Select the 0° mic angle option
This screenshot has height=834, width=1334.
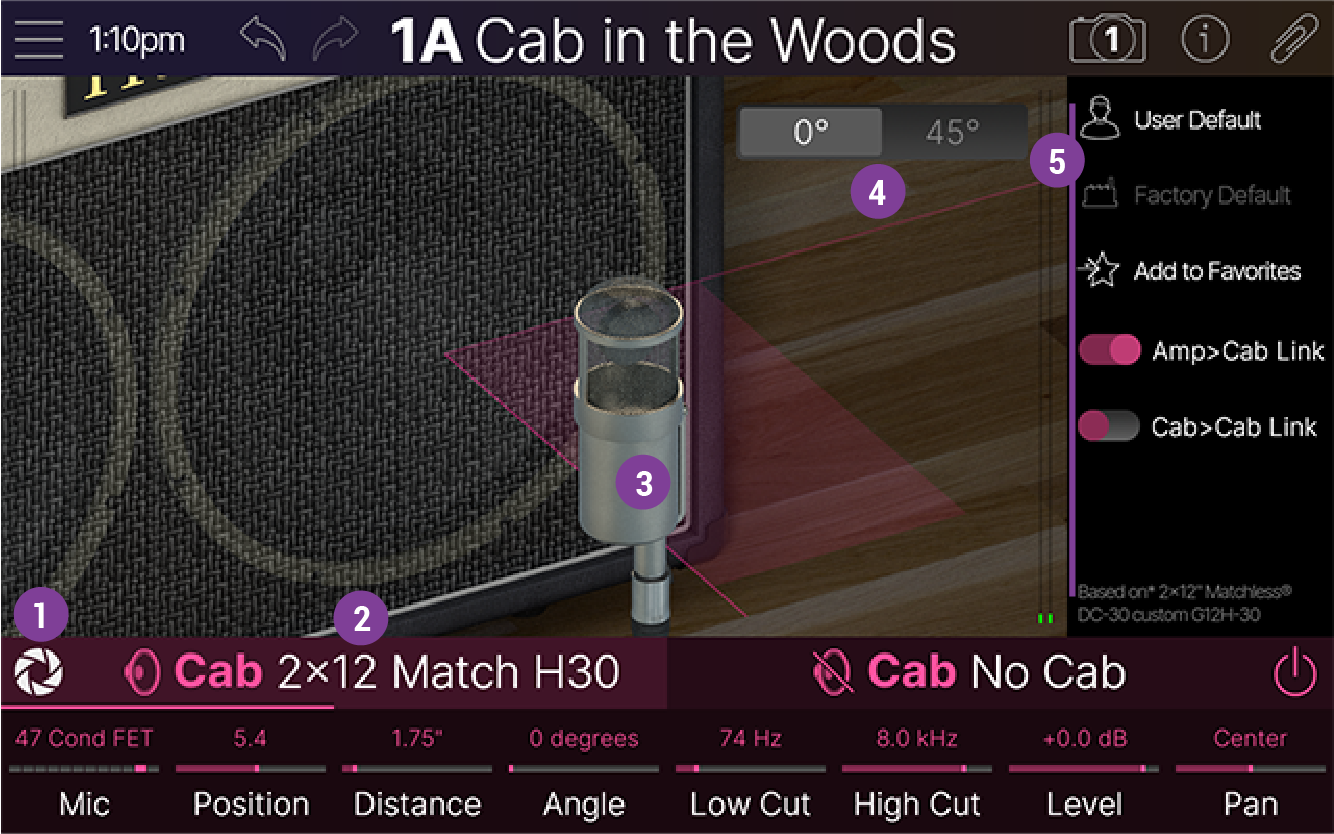click(x=810, y=131)
